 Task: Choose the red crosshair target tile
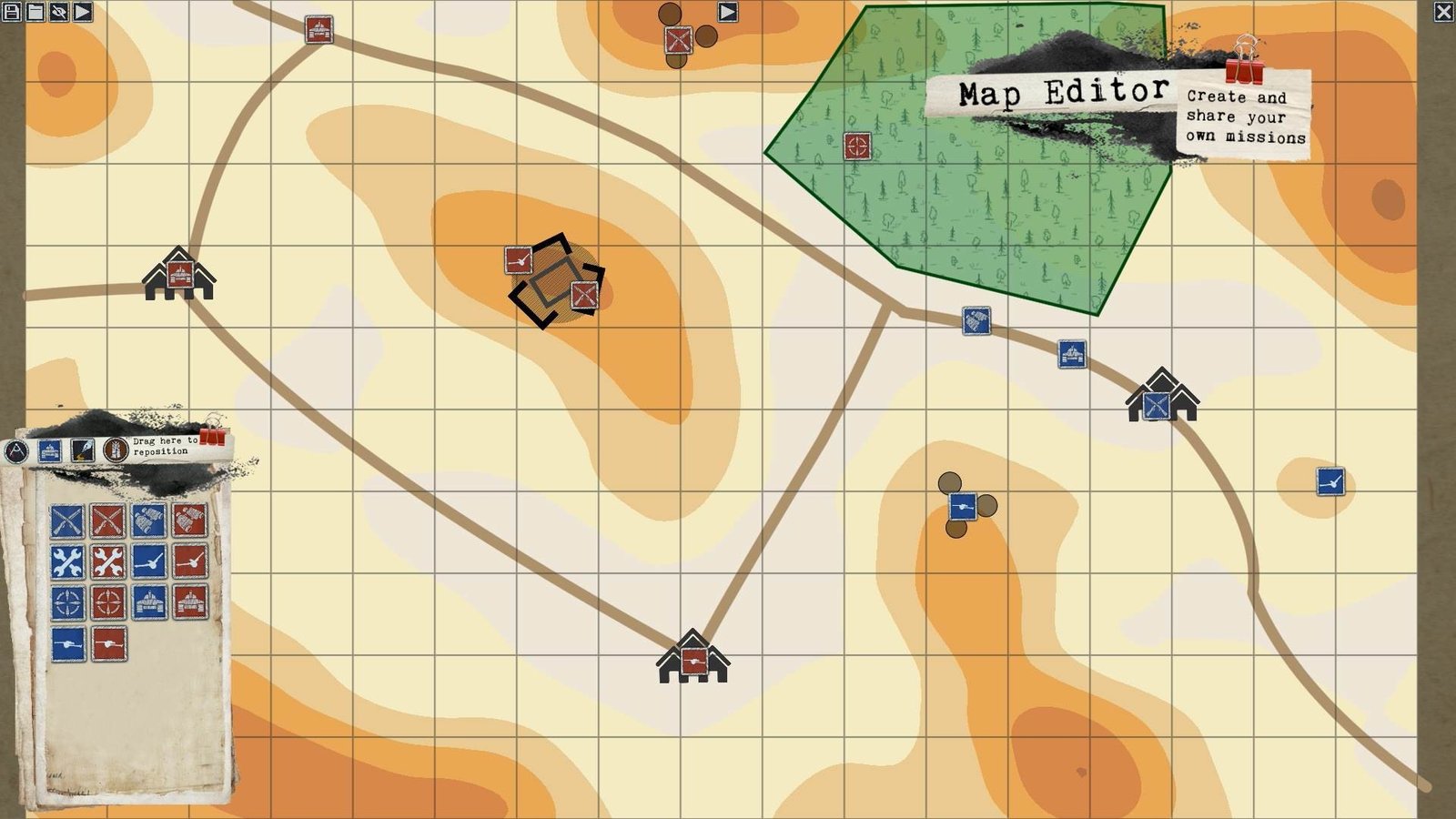pyautogui.click(x=108, y=602)
